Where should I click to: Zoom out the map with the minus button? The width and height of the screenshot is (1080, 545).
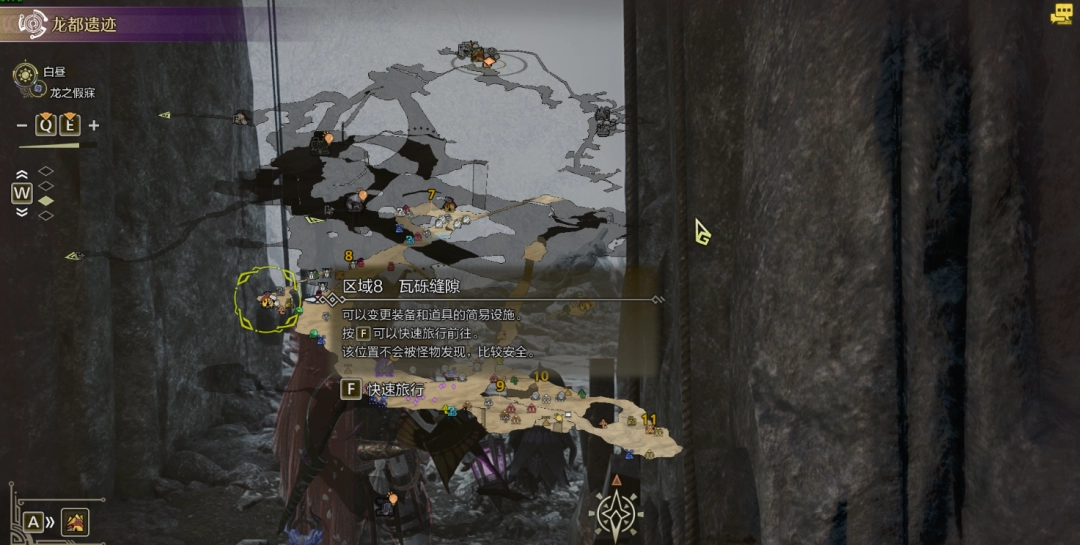(x=23, y=125)
